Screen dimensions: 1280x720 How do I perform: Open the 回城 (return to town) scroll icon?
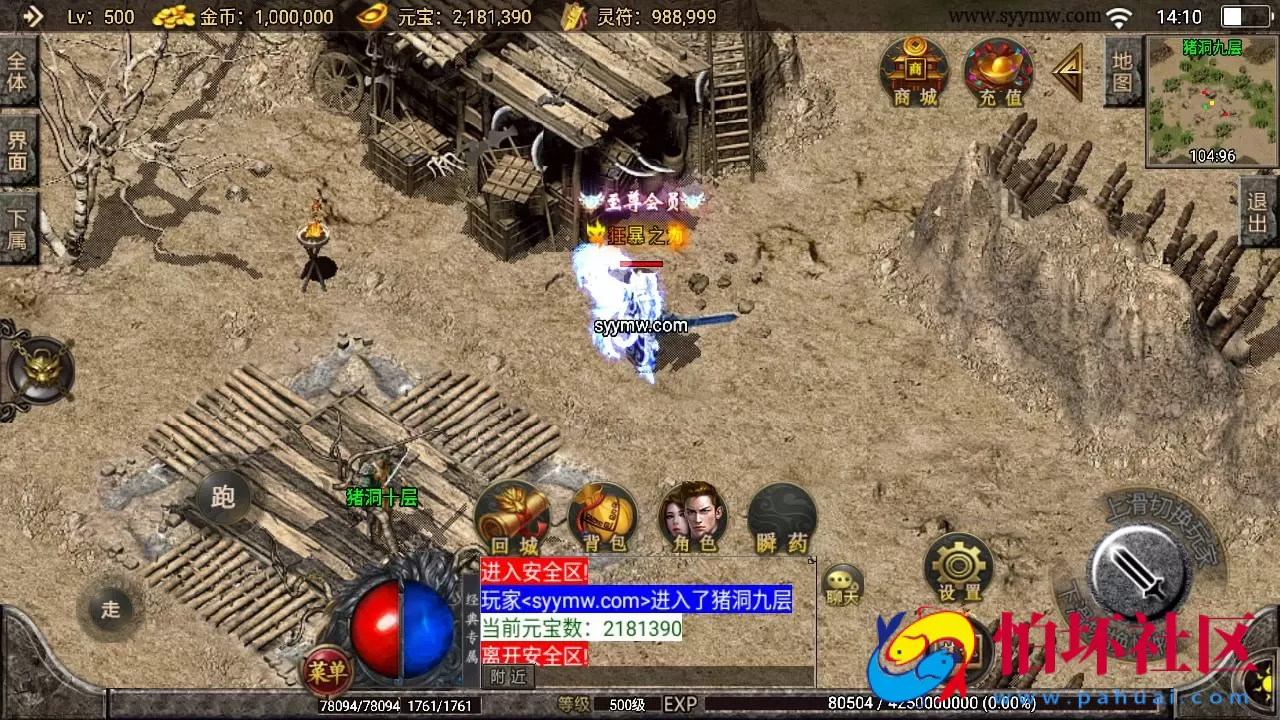tap(513, 514)
